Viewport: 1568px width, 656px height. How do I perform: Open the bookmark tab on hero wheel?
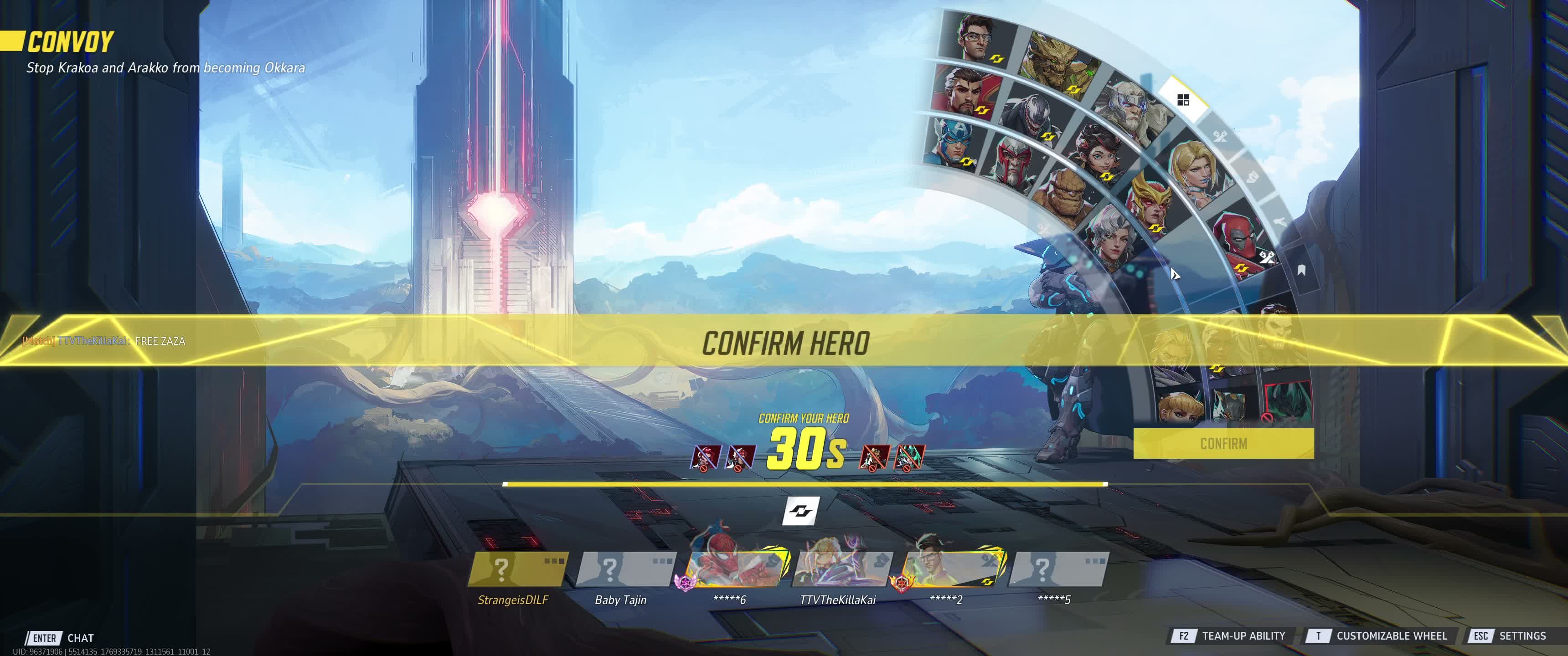coord(1301,270)
